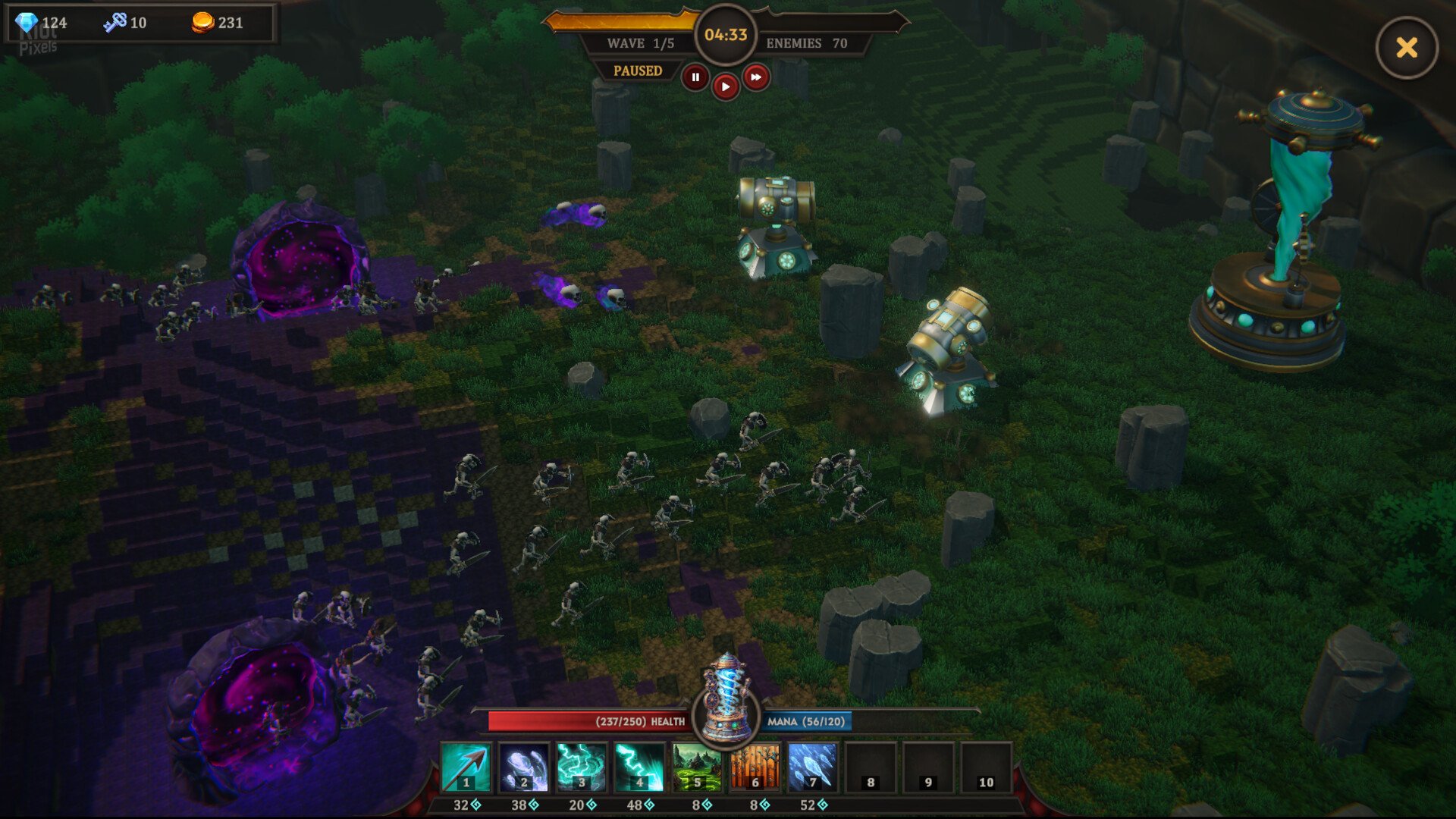The height and width of the screenshot is (819, 1456).
Task: Choose the green swamp terrain spell, slot 5
Action: 697,767
